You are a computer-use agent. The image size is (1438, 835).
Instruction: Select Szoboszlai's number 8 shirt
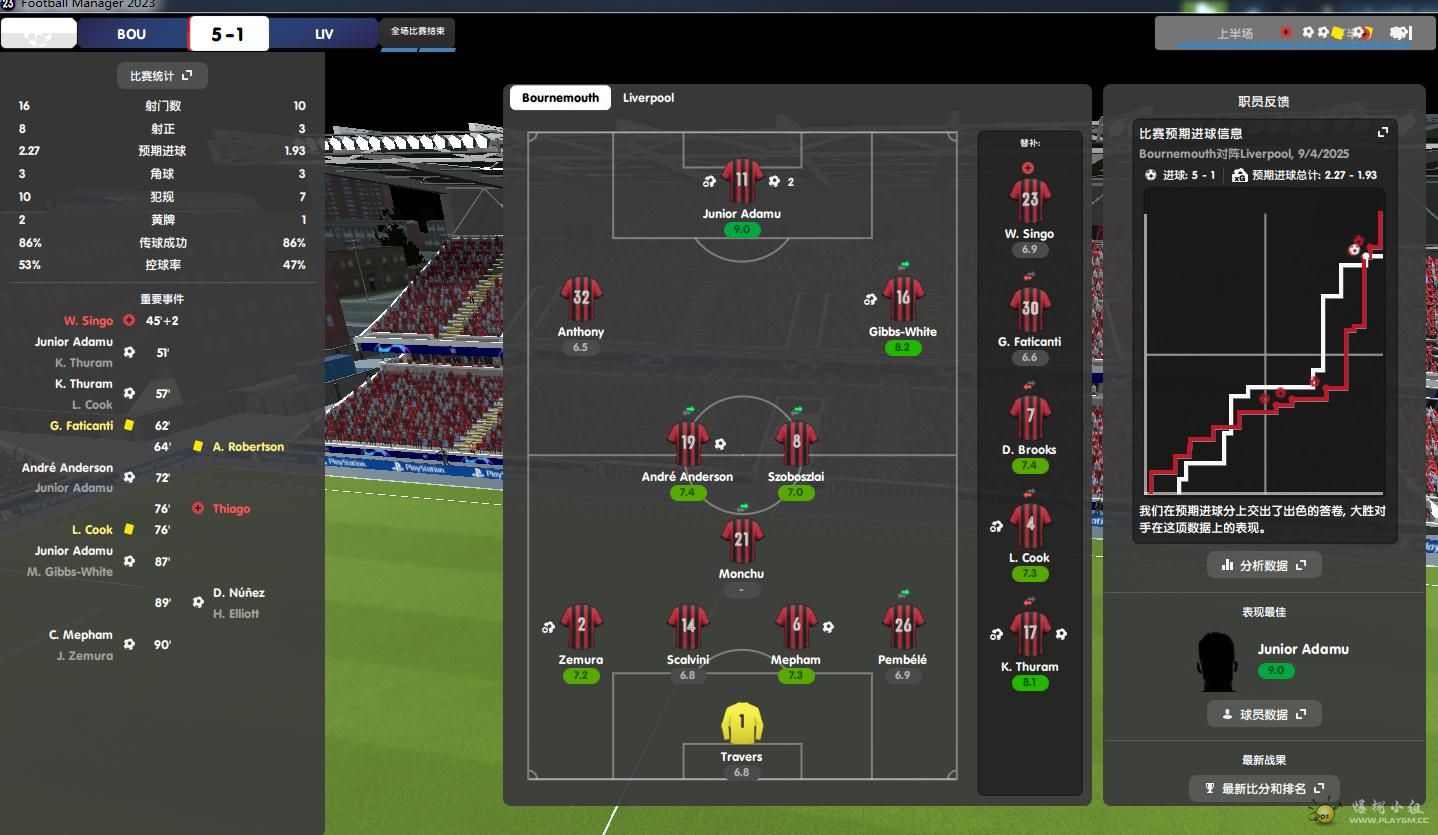tap(796, 443)
